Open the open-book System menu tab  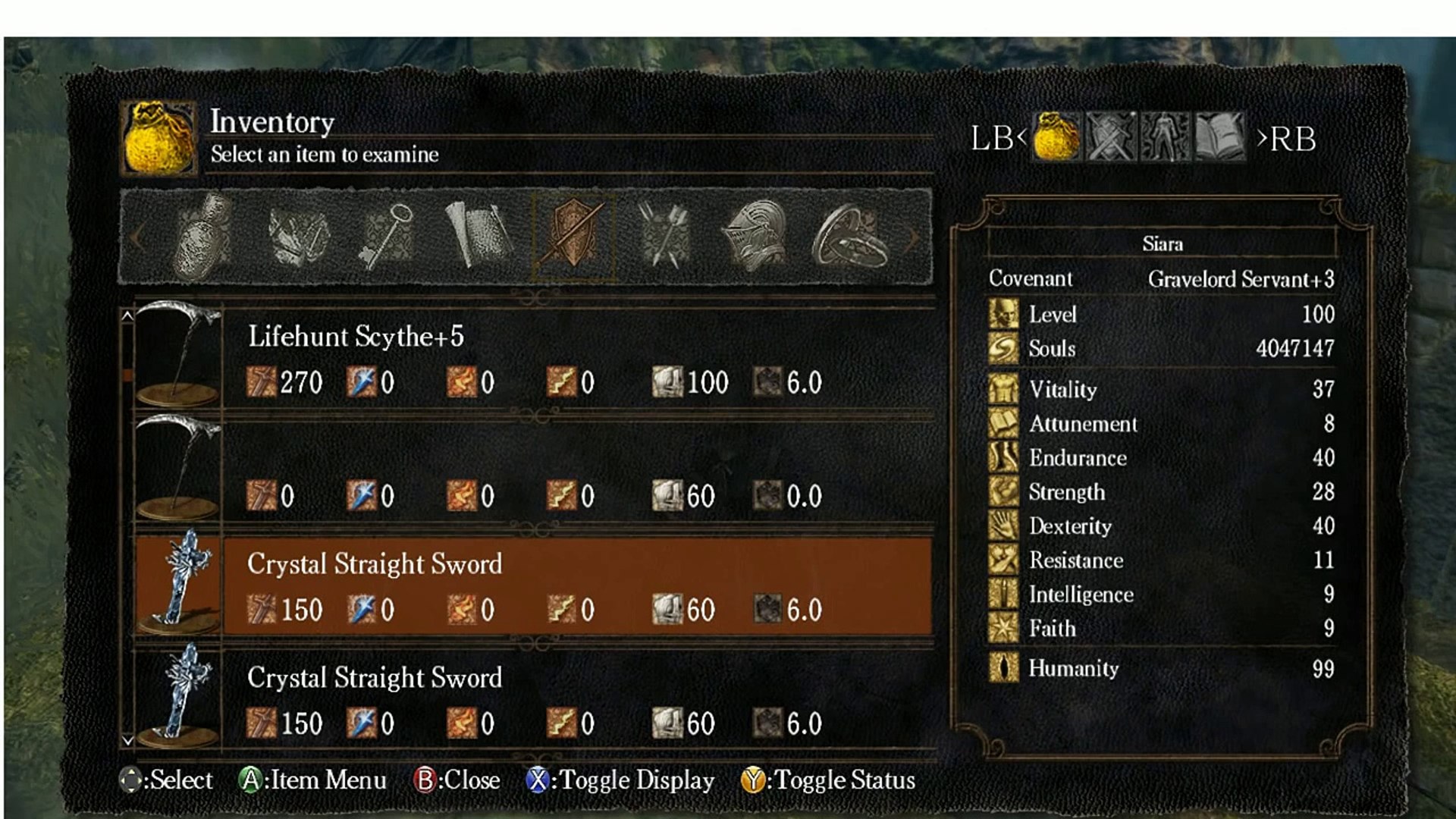(1219, 137)
